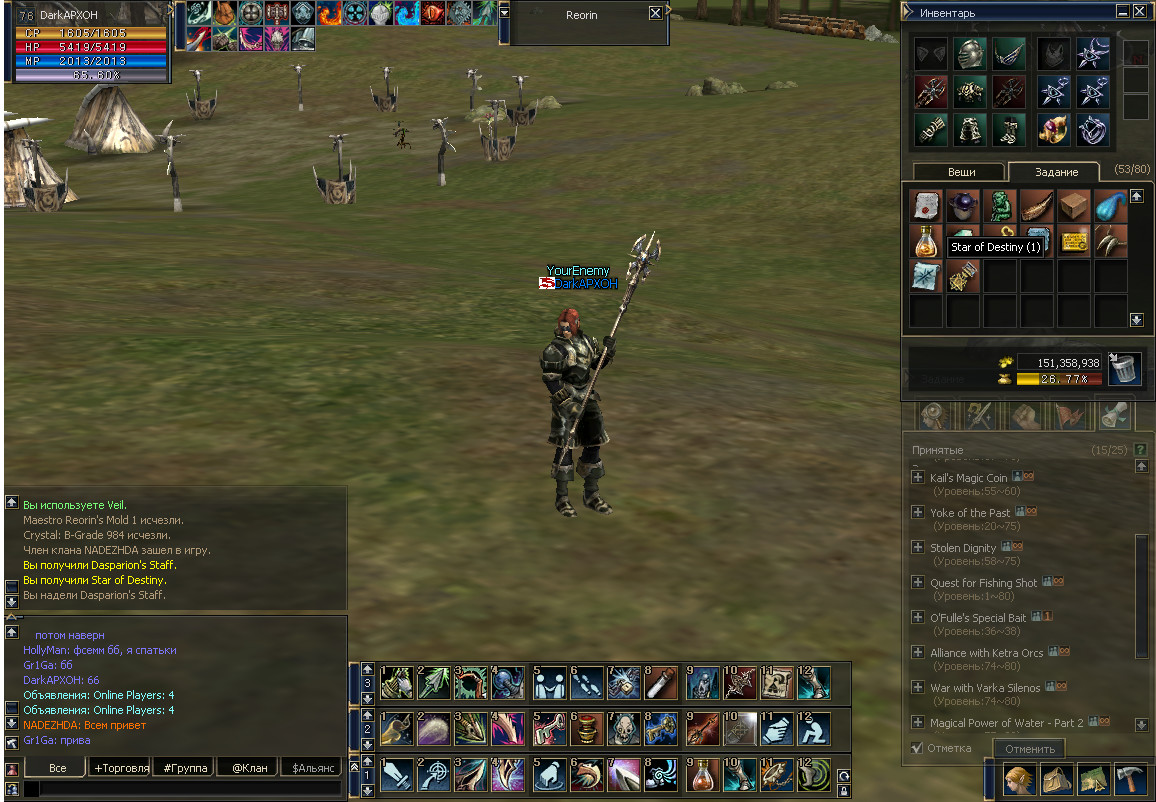Expand the Kail's Magic Coin quest
The height and width of the screenshot is (802, 1156).
917,478
